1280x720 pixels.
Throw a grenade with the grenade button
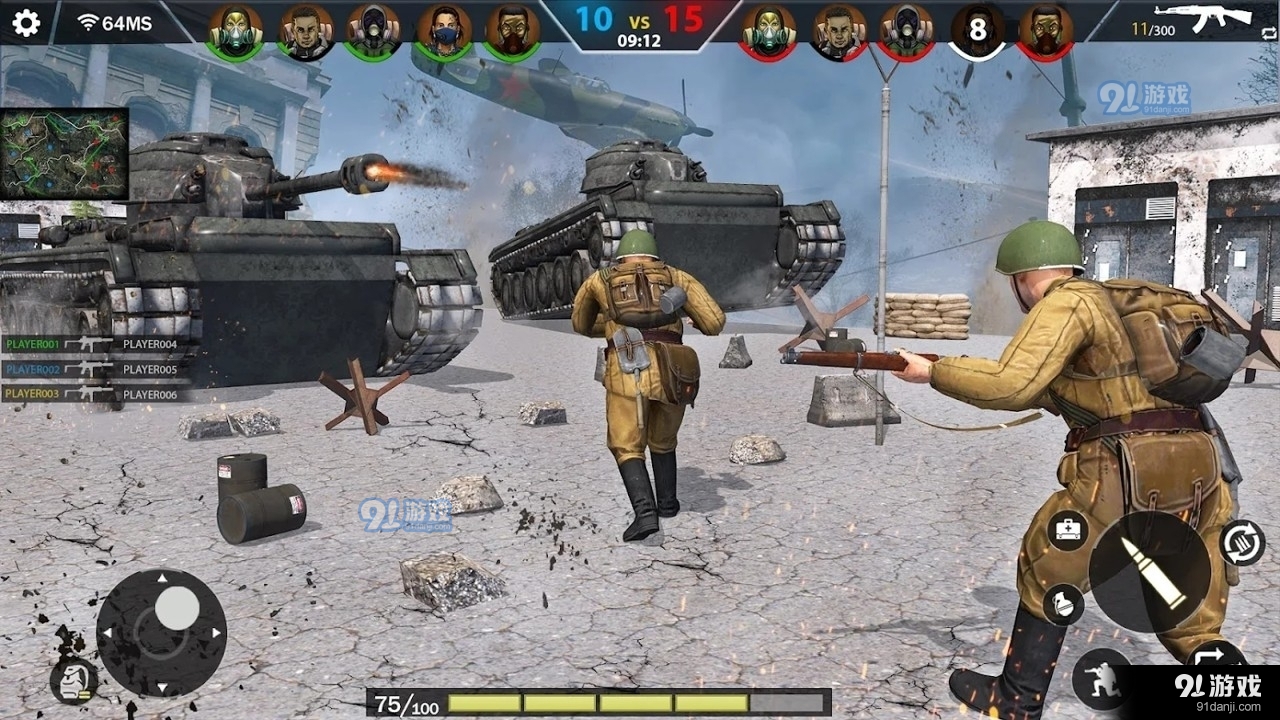1062,604
